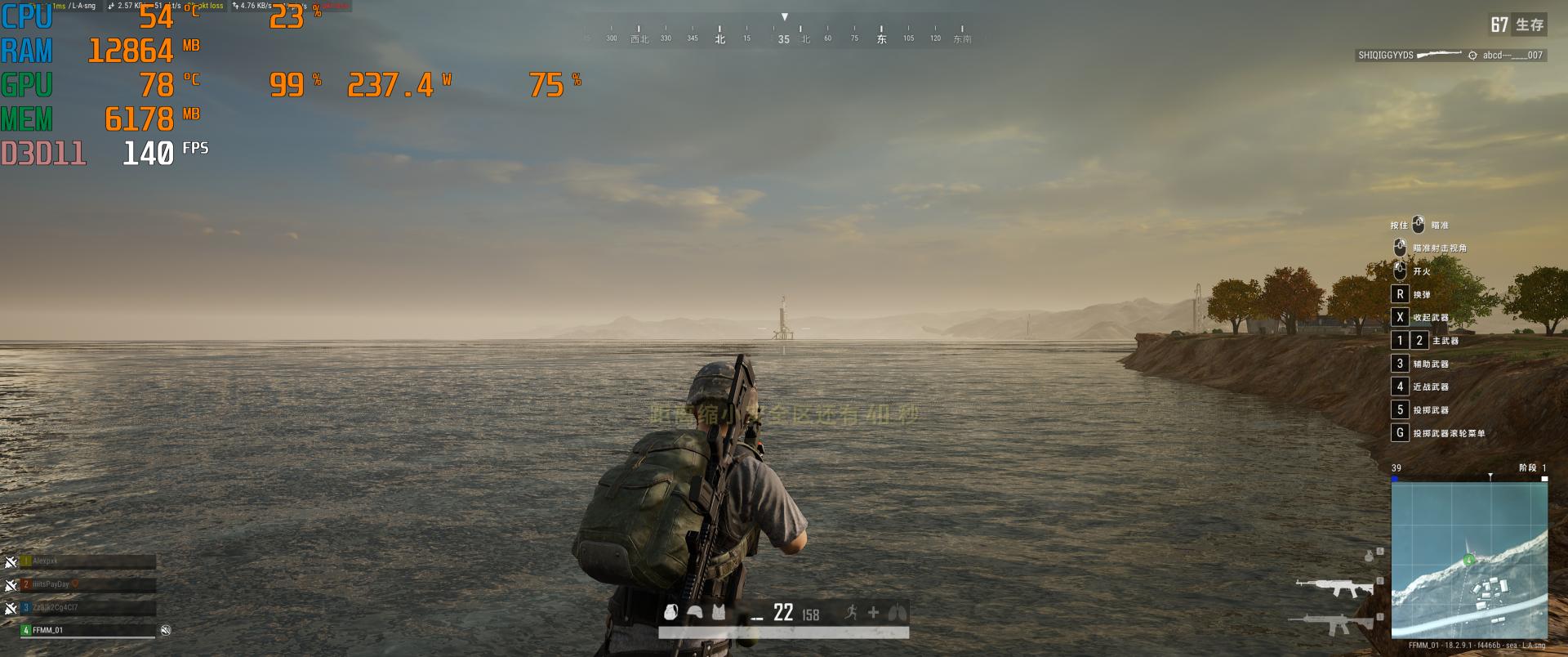Toggle the muted speaker icon beside FFMM_01
1568x657 pixels.
pyautogui.click(x=166, y=630)
